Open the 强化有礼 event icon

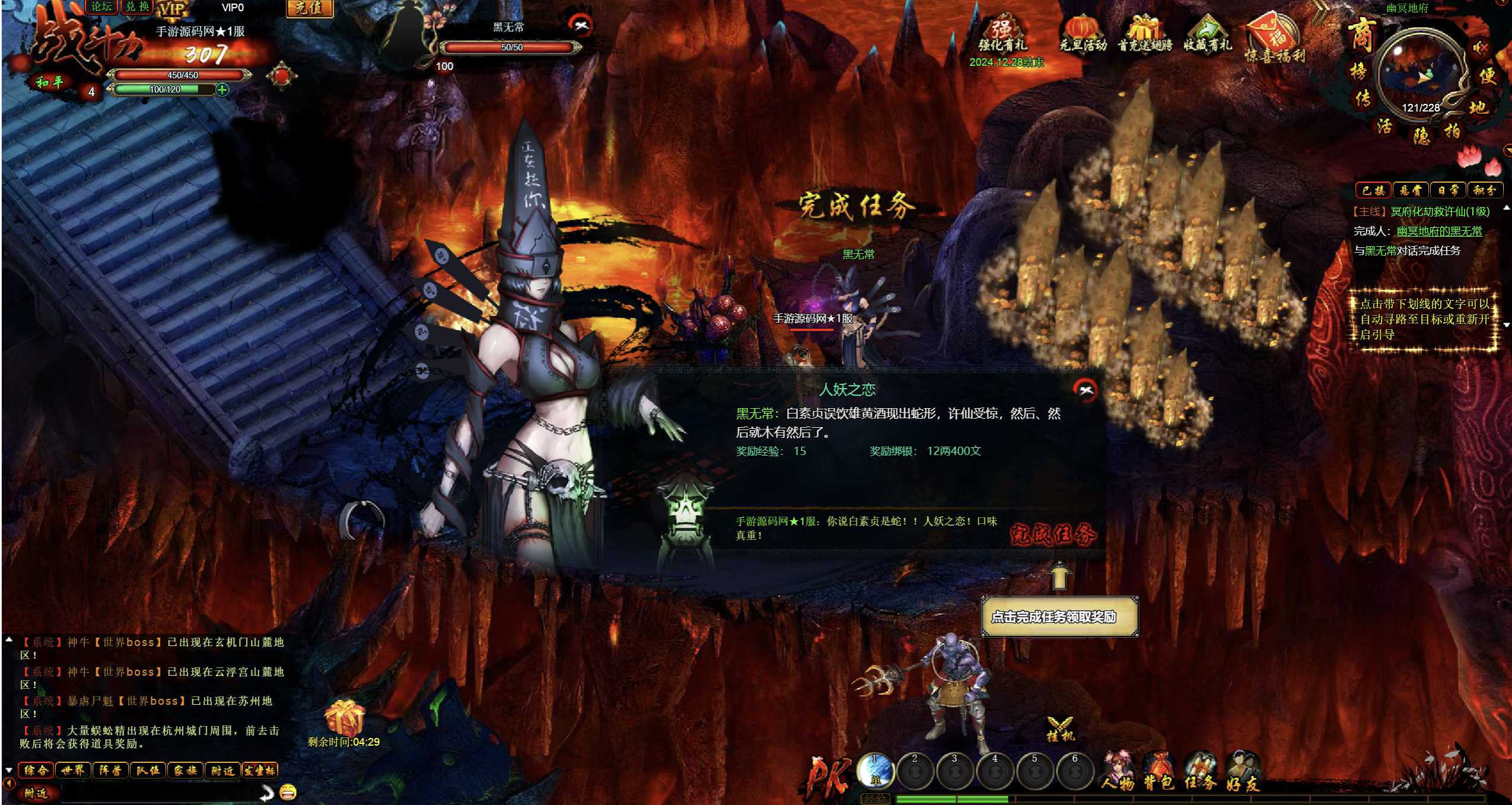tap(1002, 34)
